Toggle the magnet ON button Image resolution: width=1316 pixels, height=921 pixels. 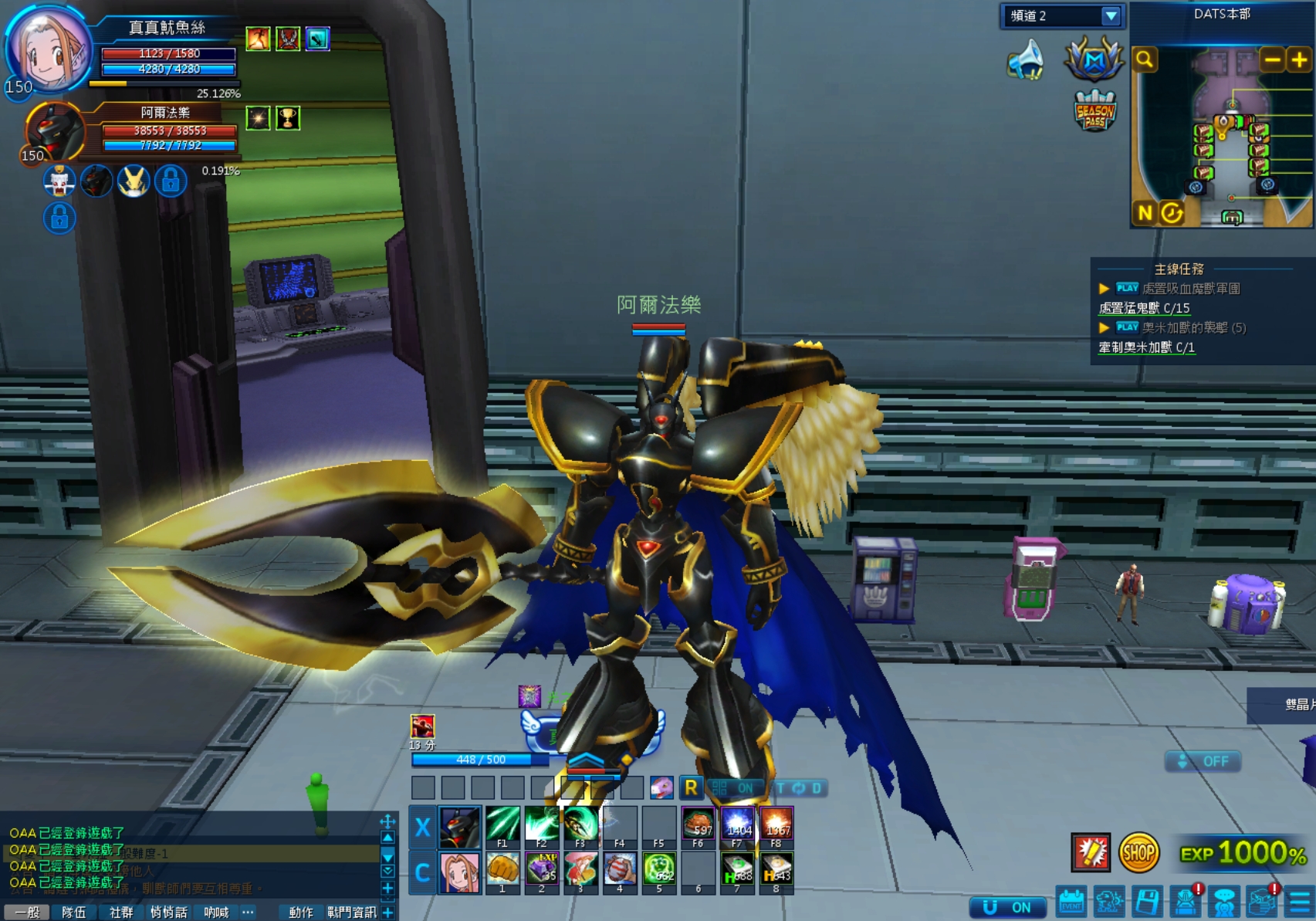tap(1008, 907)
